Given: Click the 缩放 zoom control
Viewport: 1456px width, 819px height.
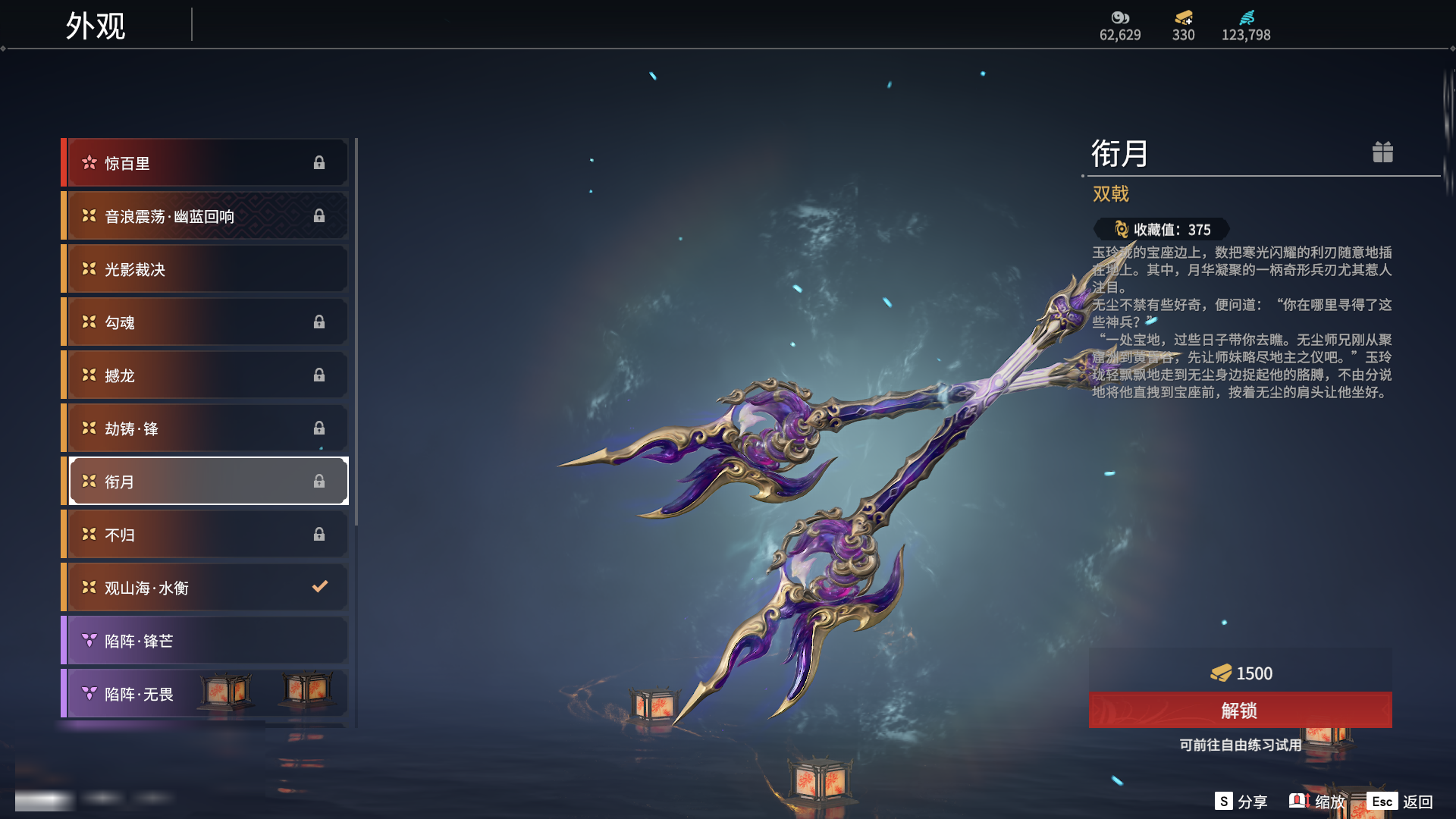Looking at the screenshot, I should [1317, 802].
